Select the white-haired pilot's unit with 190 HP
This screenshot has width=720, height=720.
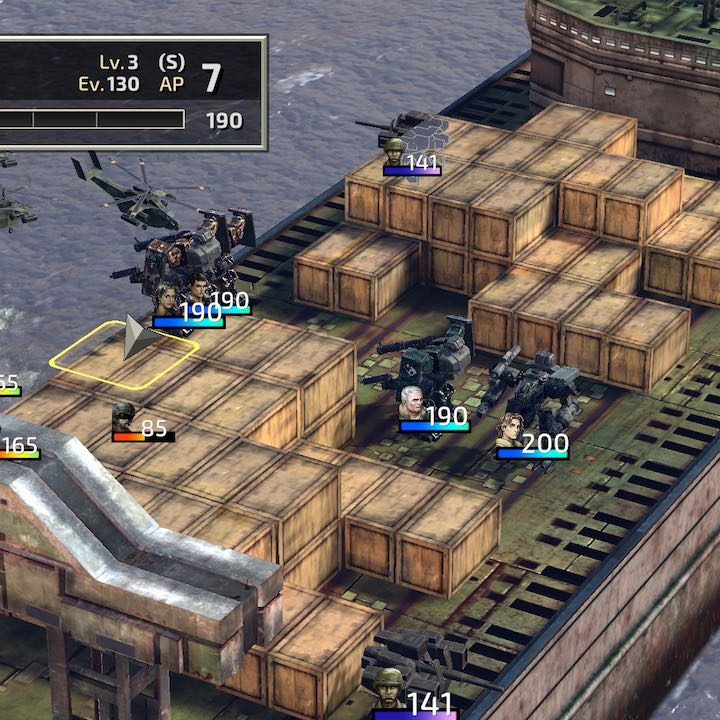413,403
